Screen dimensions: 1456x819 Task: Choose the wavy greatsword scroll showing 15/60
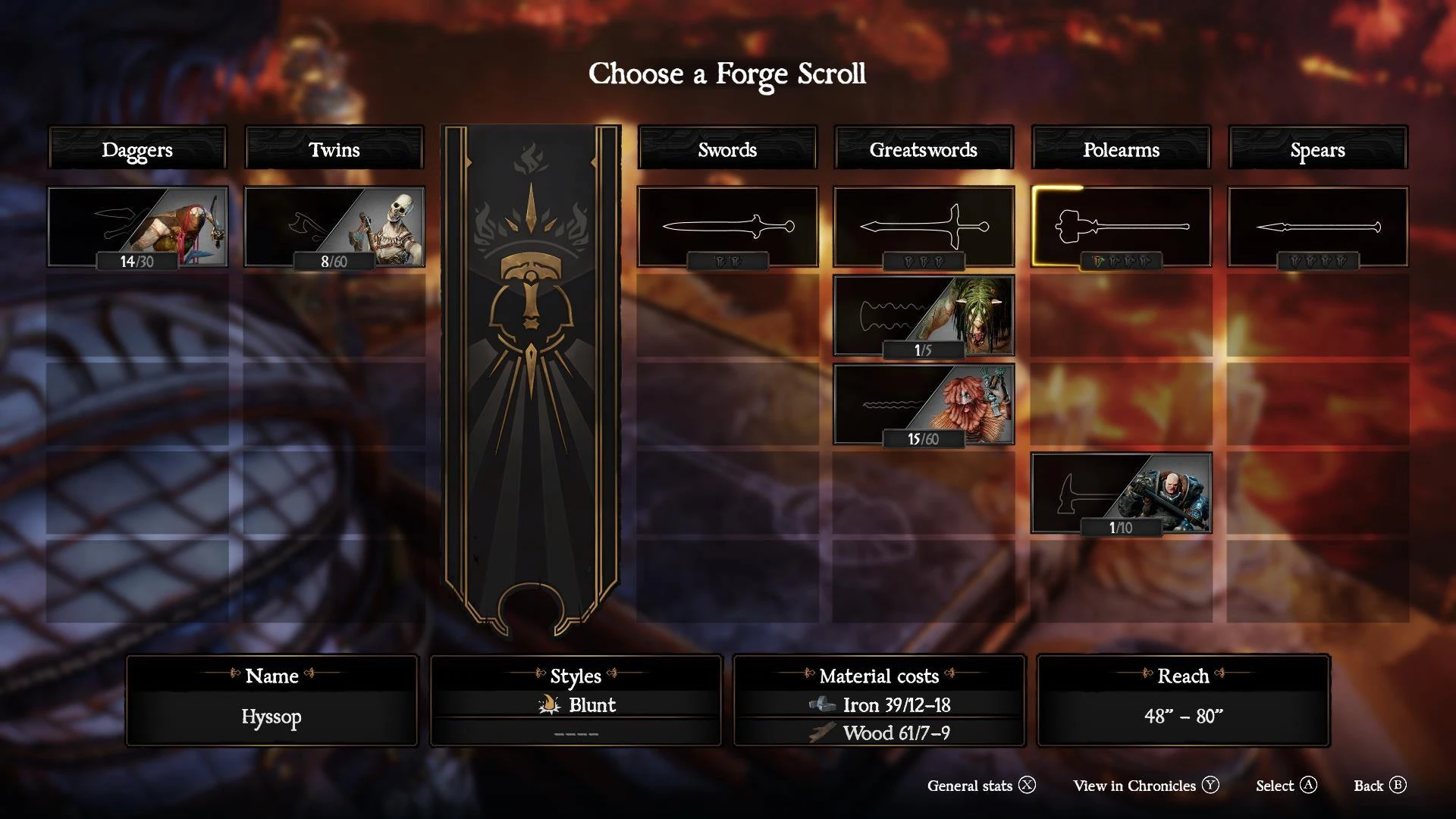pos(923,403)
